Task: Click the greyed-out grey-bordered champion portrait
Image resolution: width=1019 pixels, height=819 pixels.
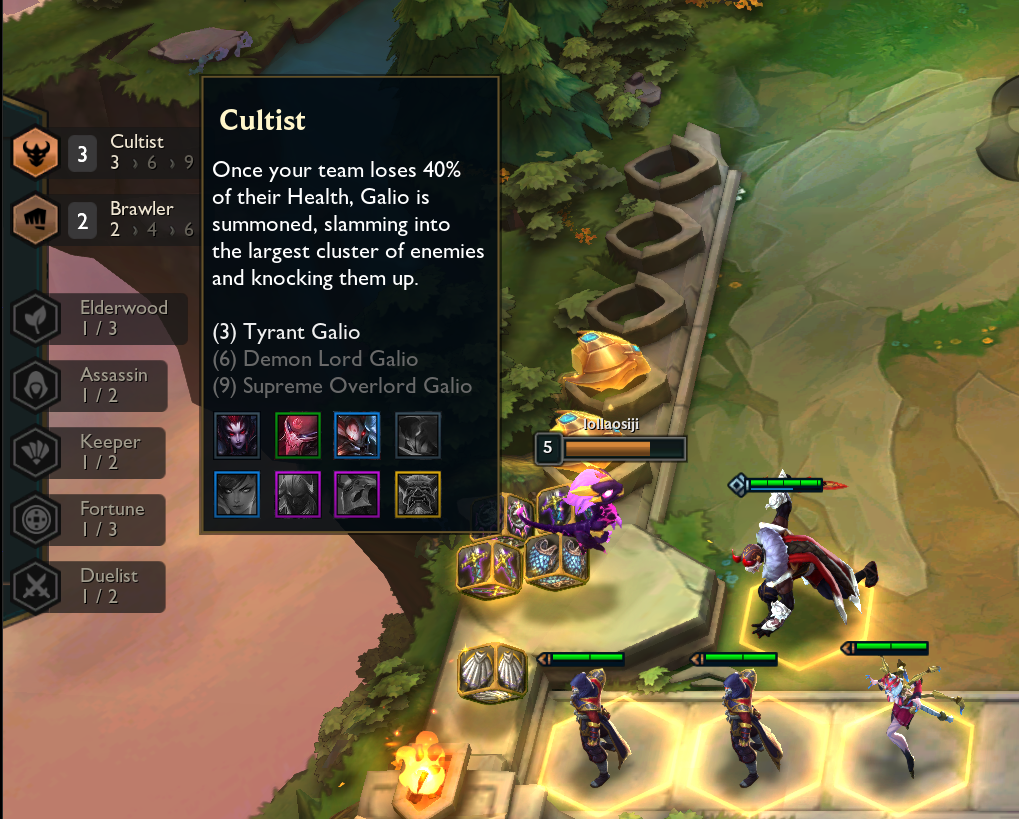Action: [x=417, y=435]
